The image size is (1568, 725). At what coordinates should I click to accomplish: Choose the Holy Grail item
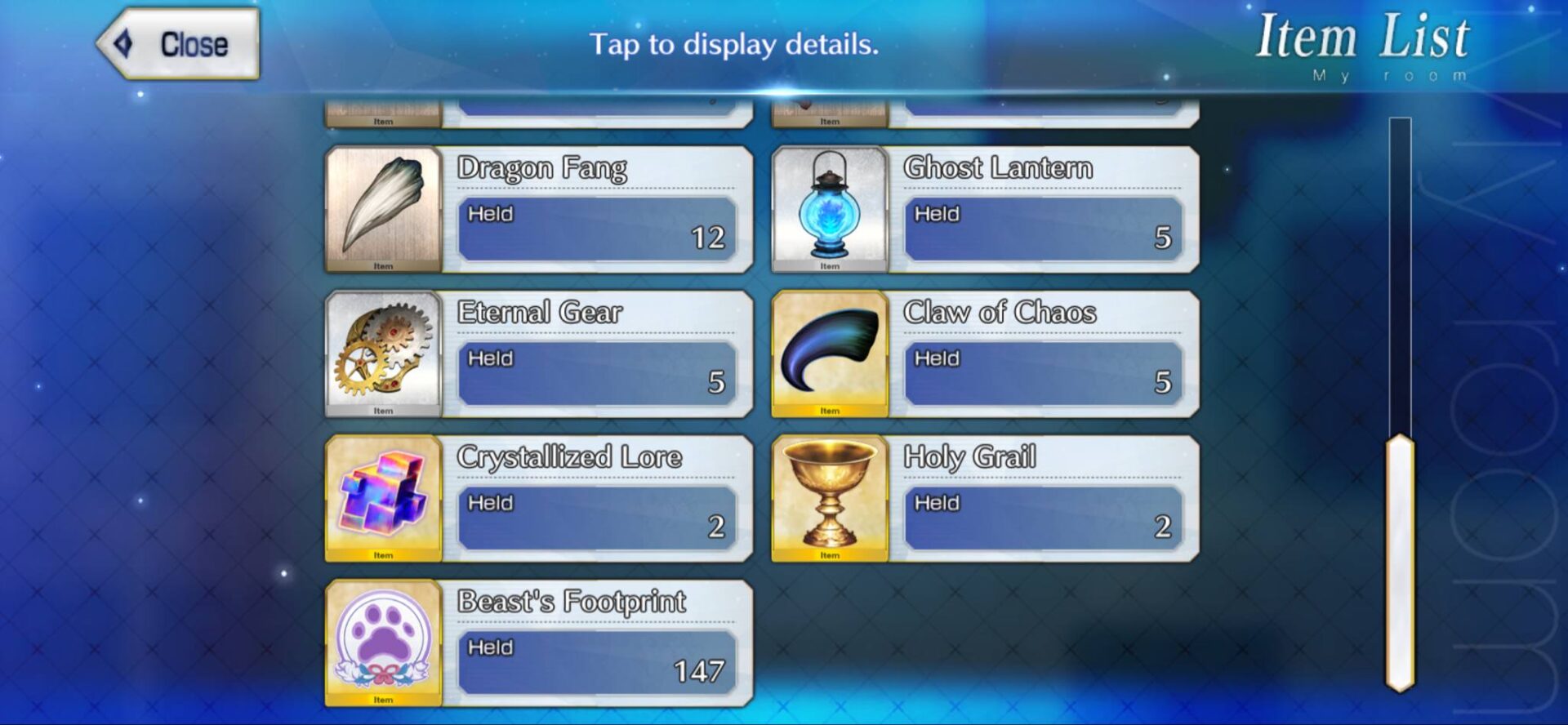(x=985, y=498)
